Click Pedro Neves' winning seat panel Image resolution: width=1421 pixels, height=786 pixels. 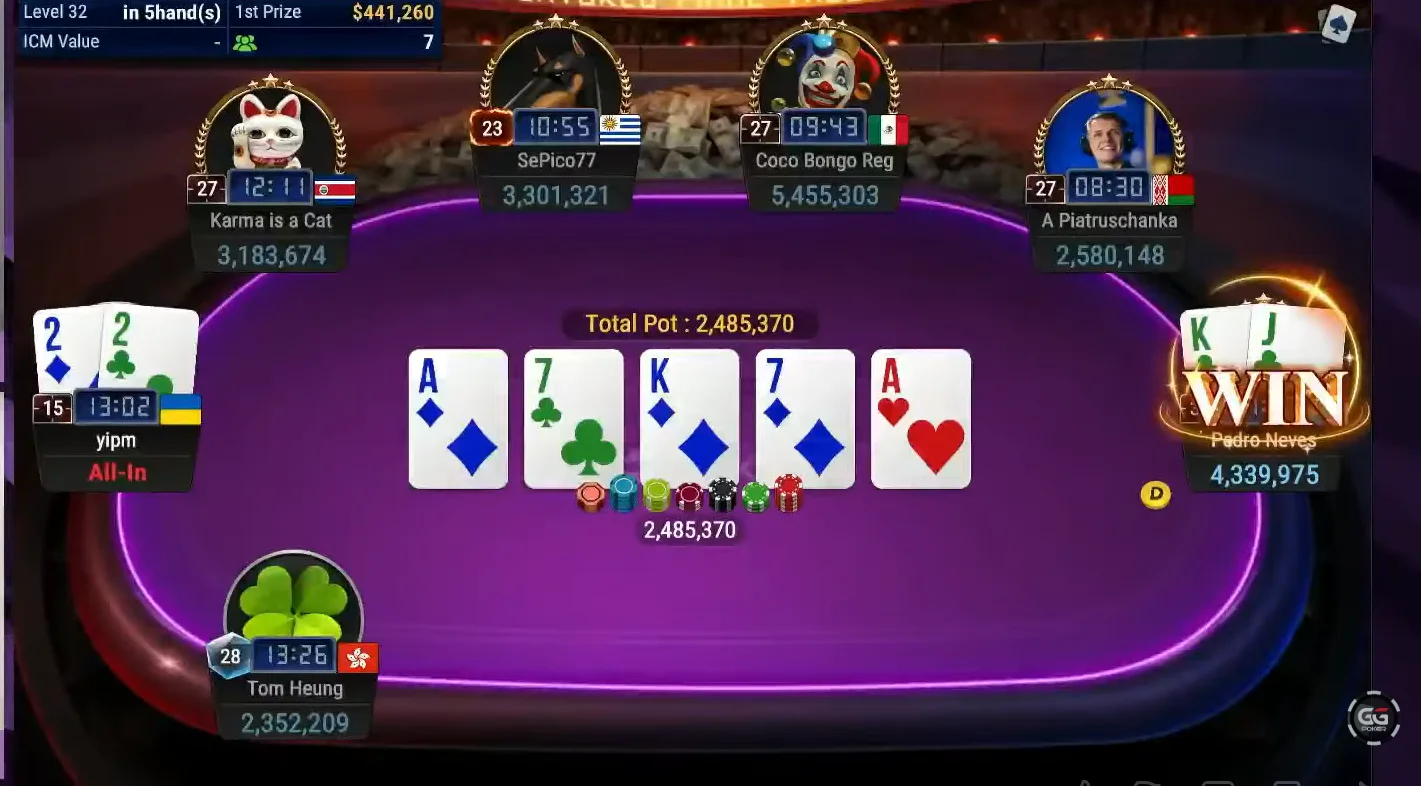tap(1264, 440)
